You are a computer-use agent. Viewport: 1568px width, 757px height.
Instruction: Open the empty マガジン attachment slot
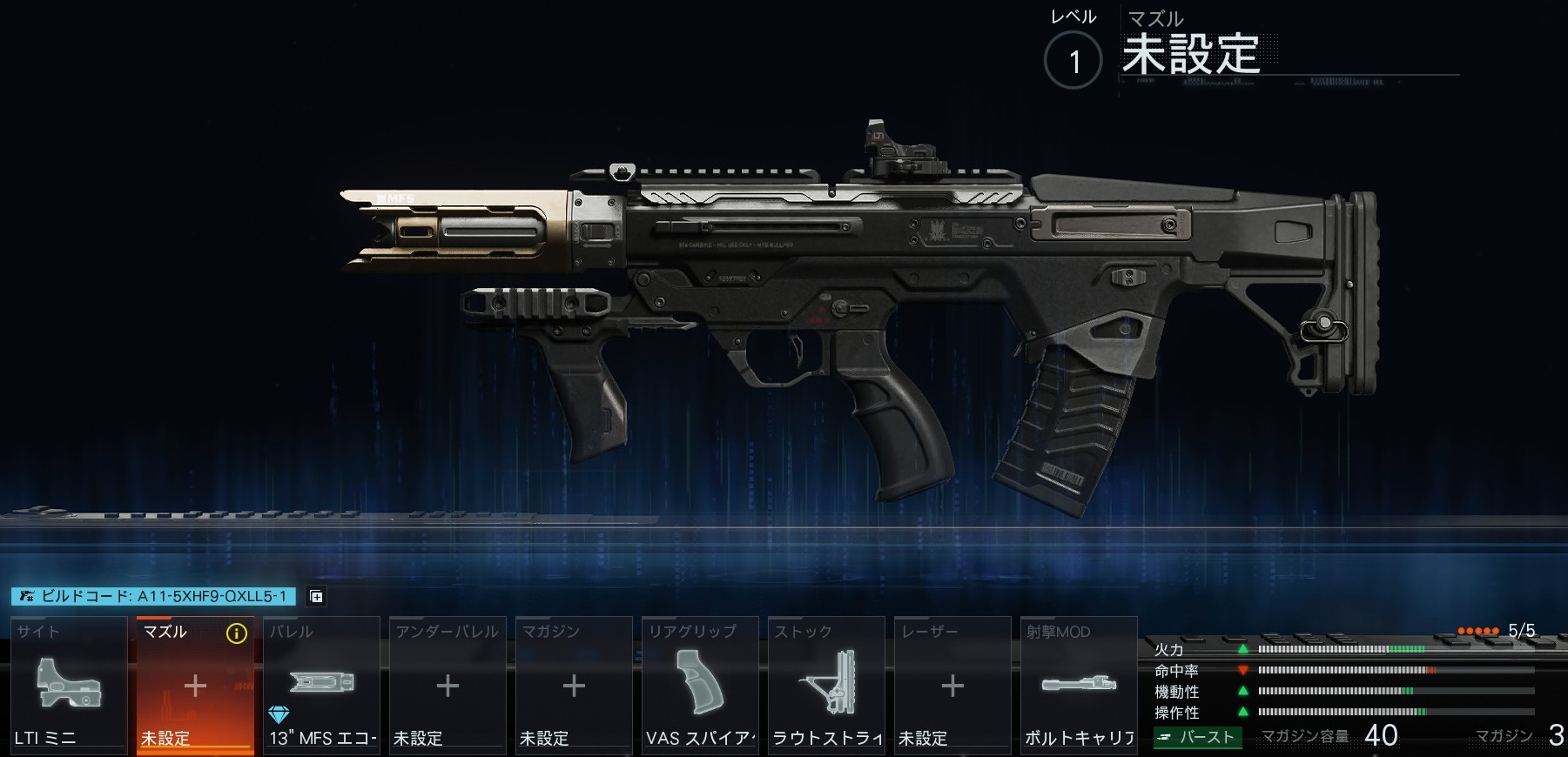point(574,685)
